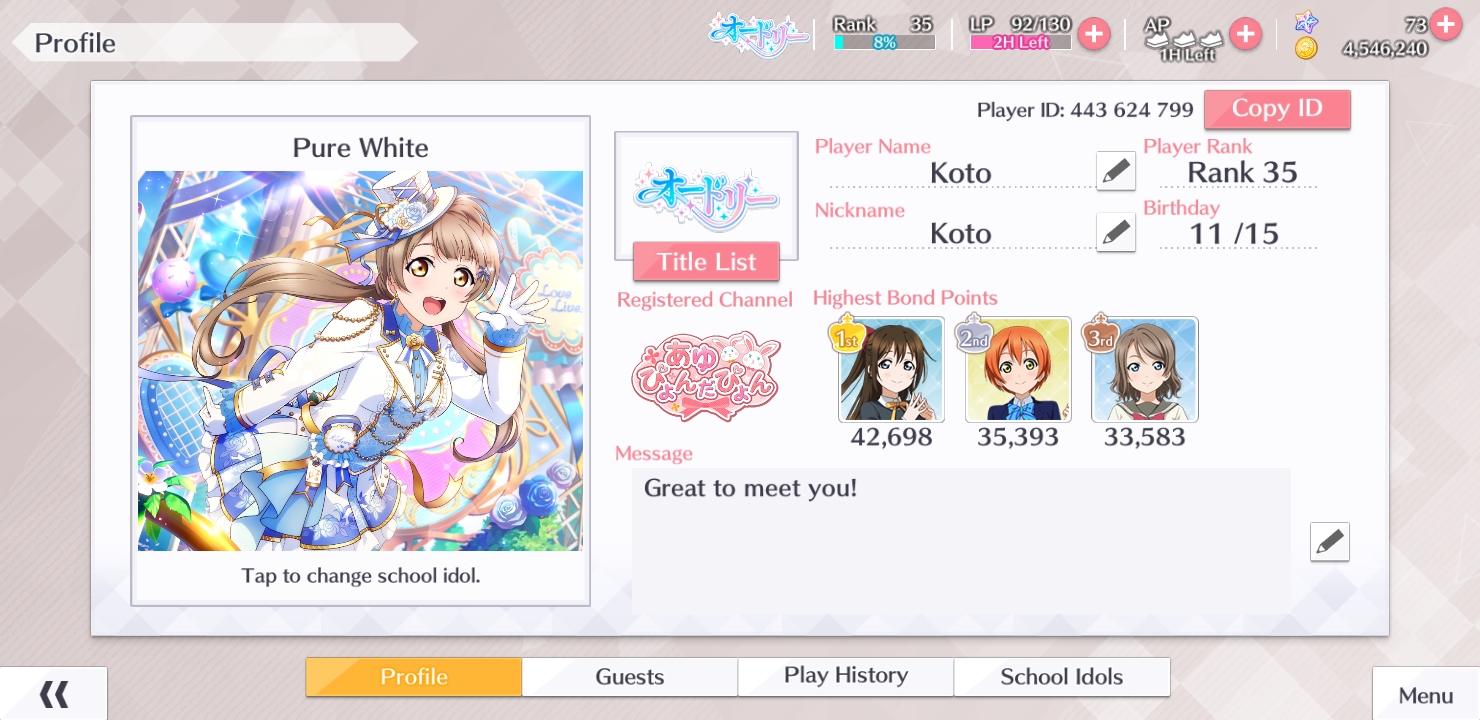This screenshot has width=1480, height=720.
Task: Add LP with the plus button
Action: click(1094, 34)
